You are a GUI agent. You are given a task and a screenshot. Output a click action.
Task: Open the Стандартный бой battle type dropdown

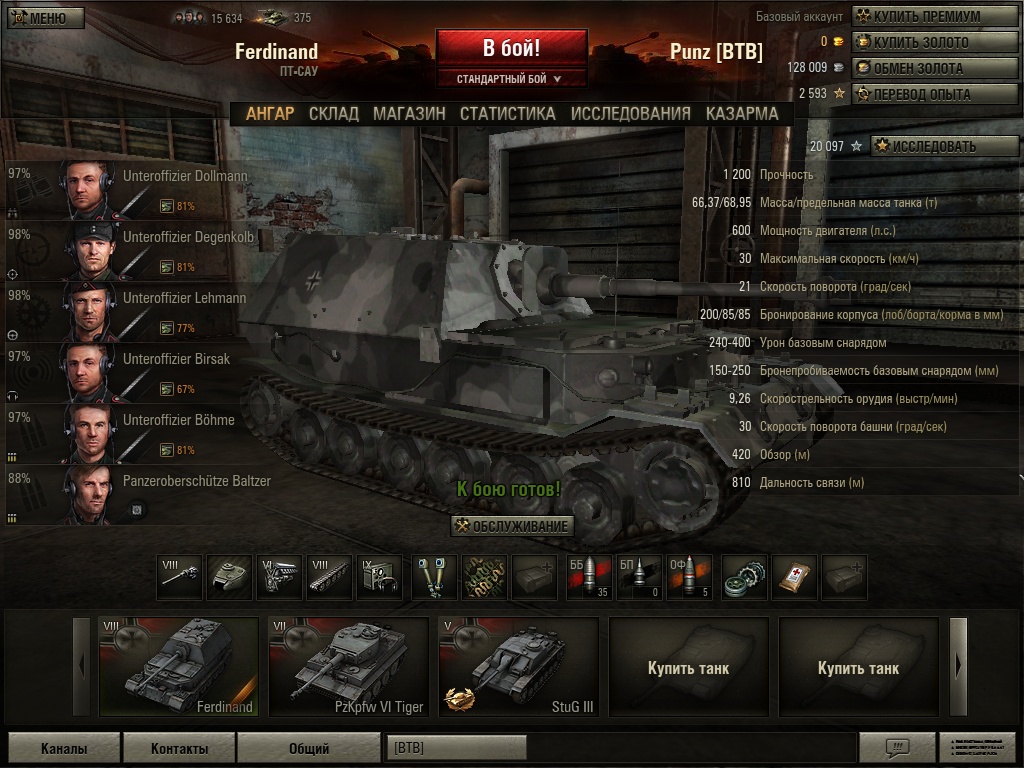click(x=510, y=78)
